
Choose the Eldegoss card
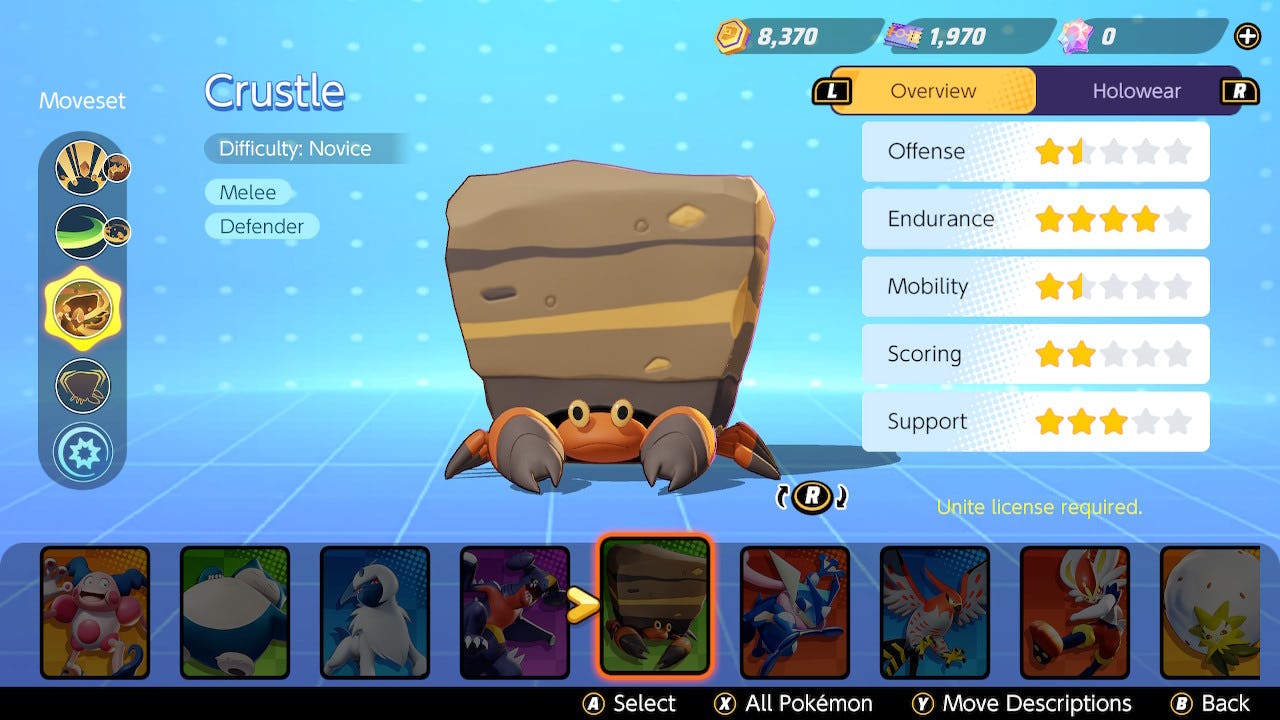point(1210,611)
